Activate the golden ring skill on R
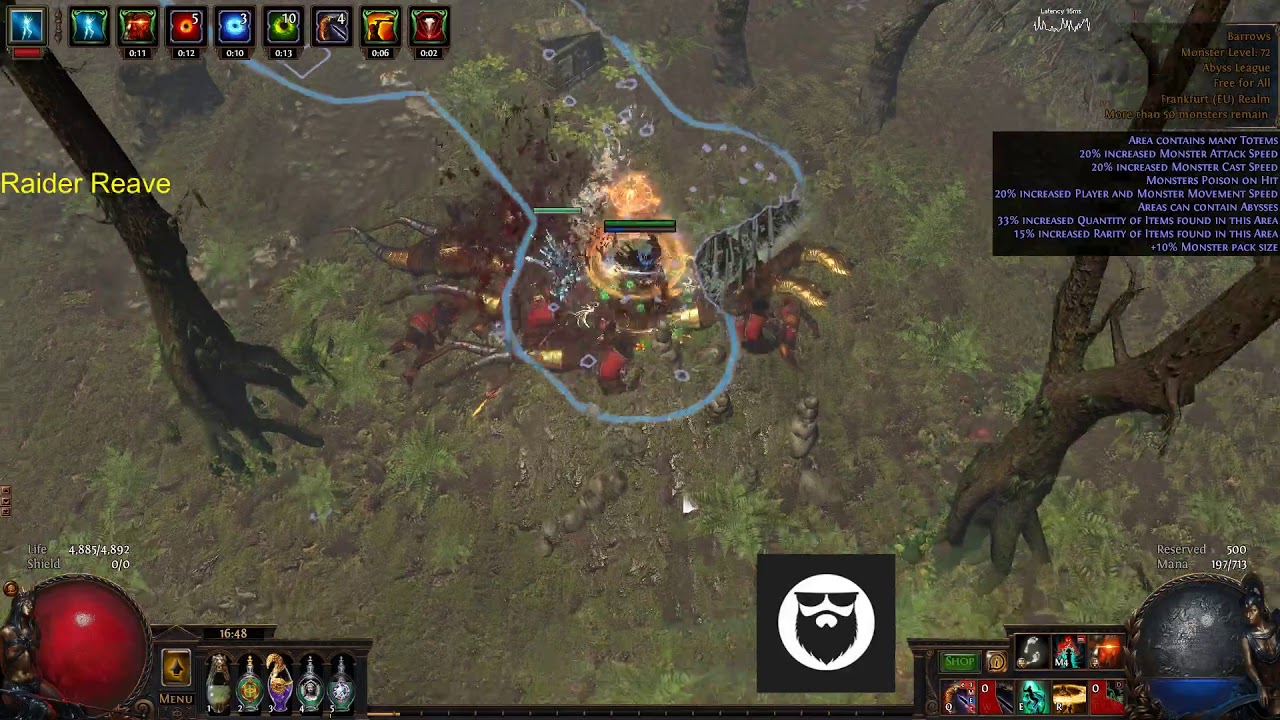 (x=1069, y=696)
